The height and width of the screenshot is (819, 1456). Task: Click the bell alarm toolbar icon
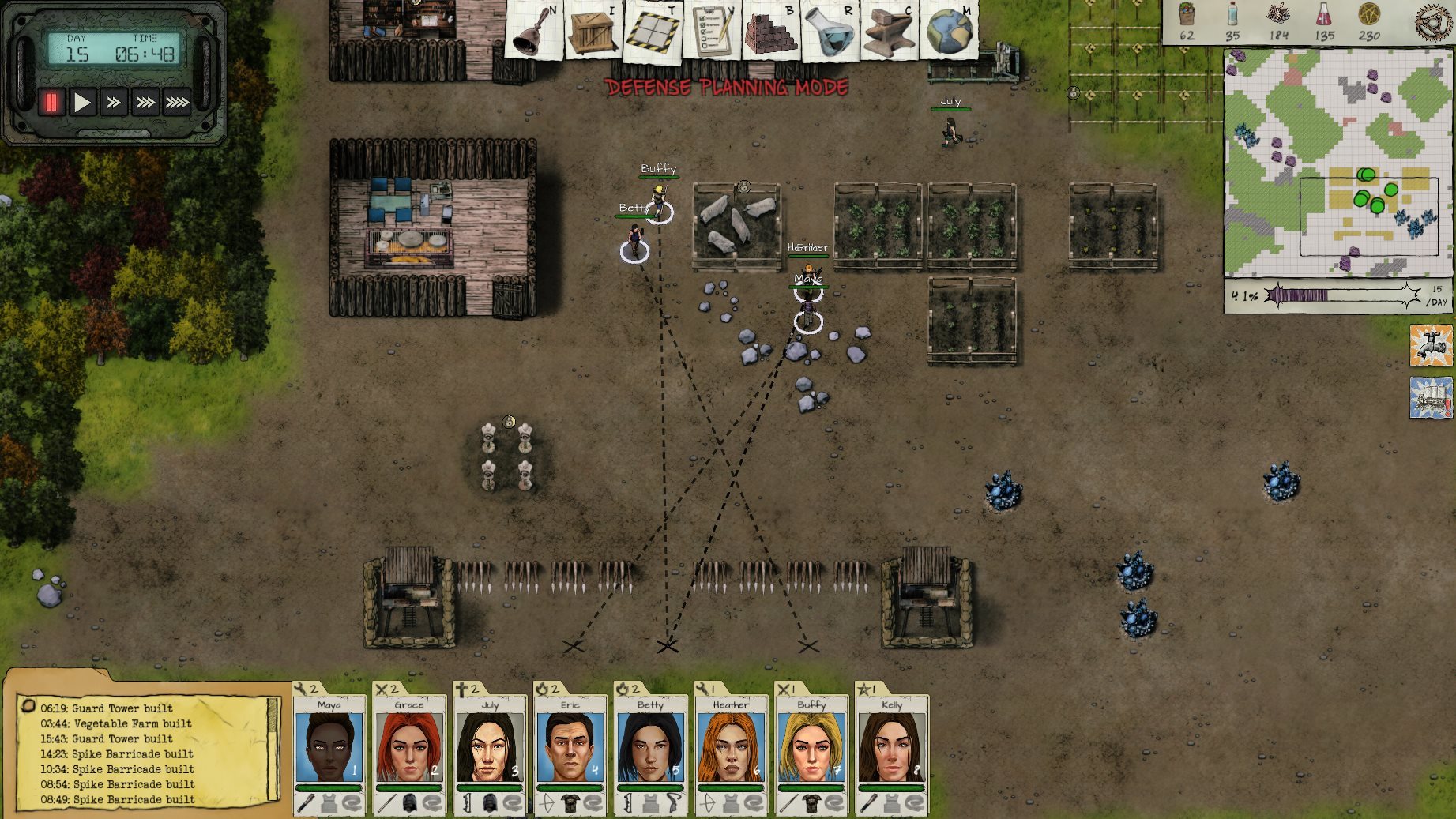coord(535,32)
